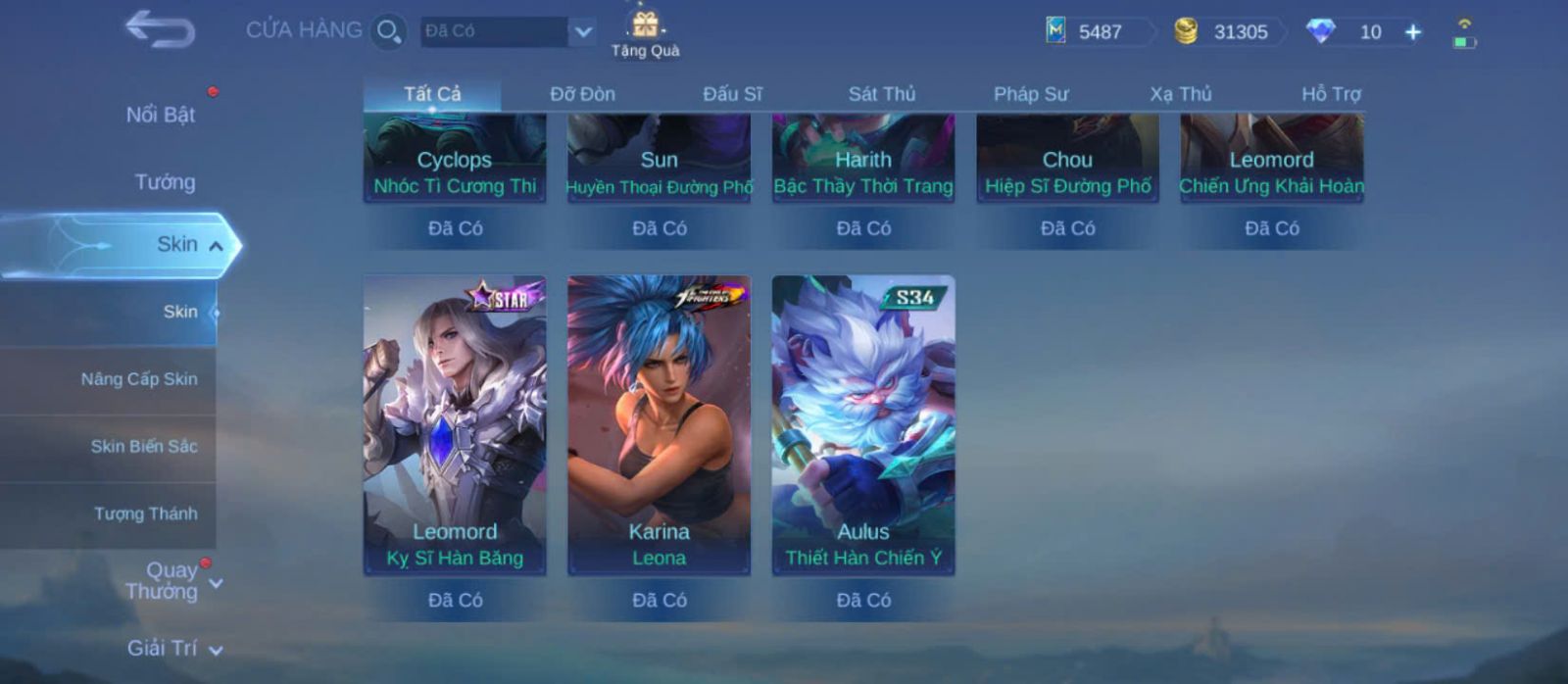Switch to the Đỡ Đòn tab

[582, 94]
